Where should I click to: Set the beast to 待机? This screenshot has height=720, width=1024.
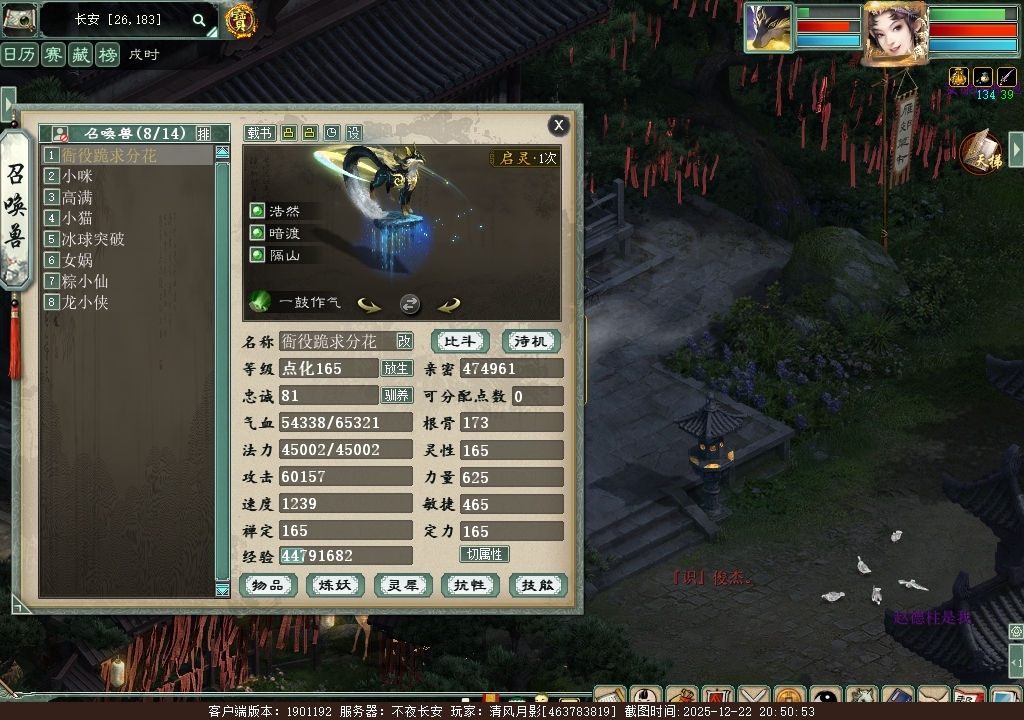pyautogui.click(x=531, y=341)
